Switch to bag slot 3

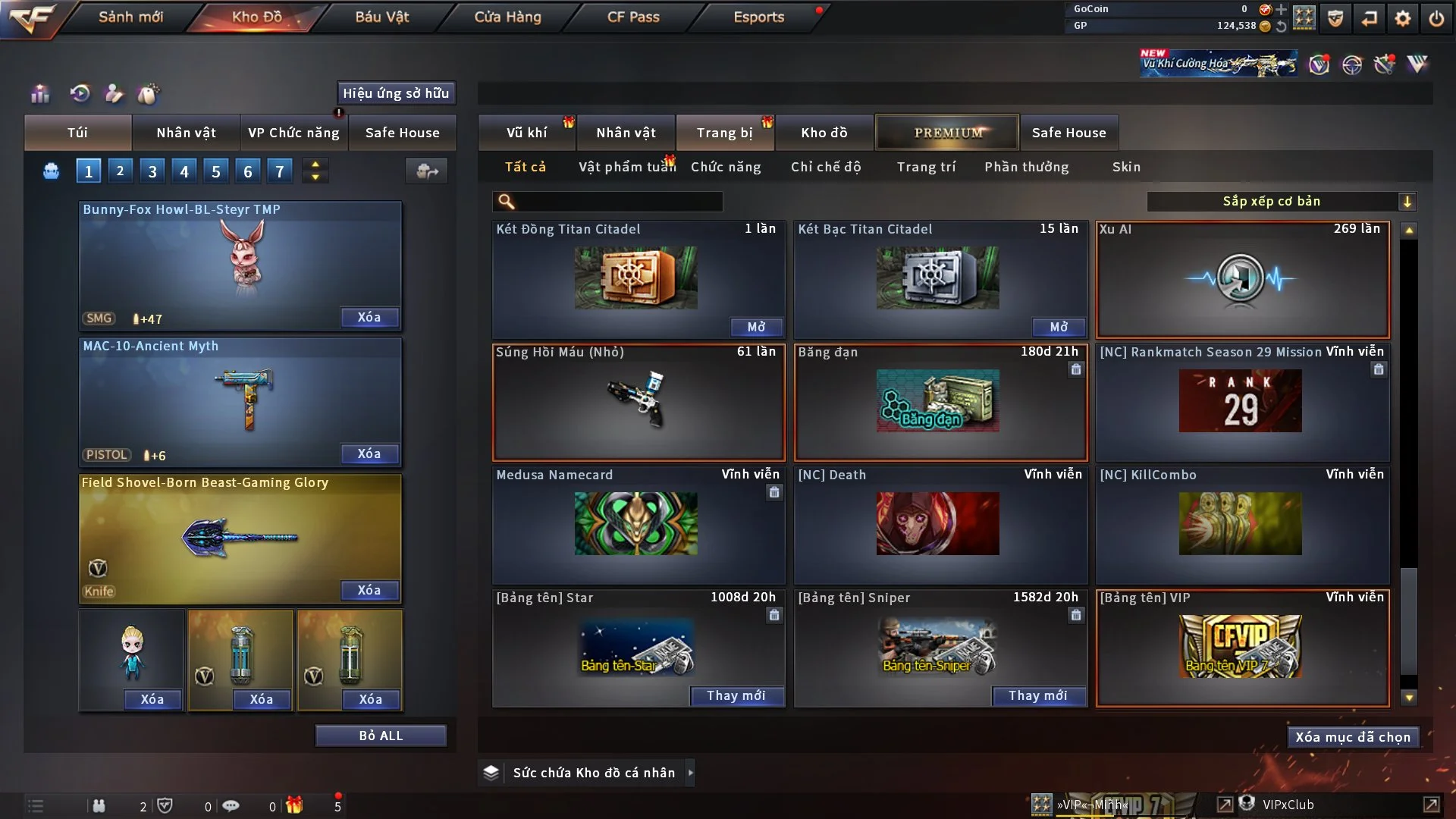[152, 171]
